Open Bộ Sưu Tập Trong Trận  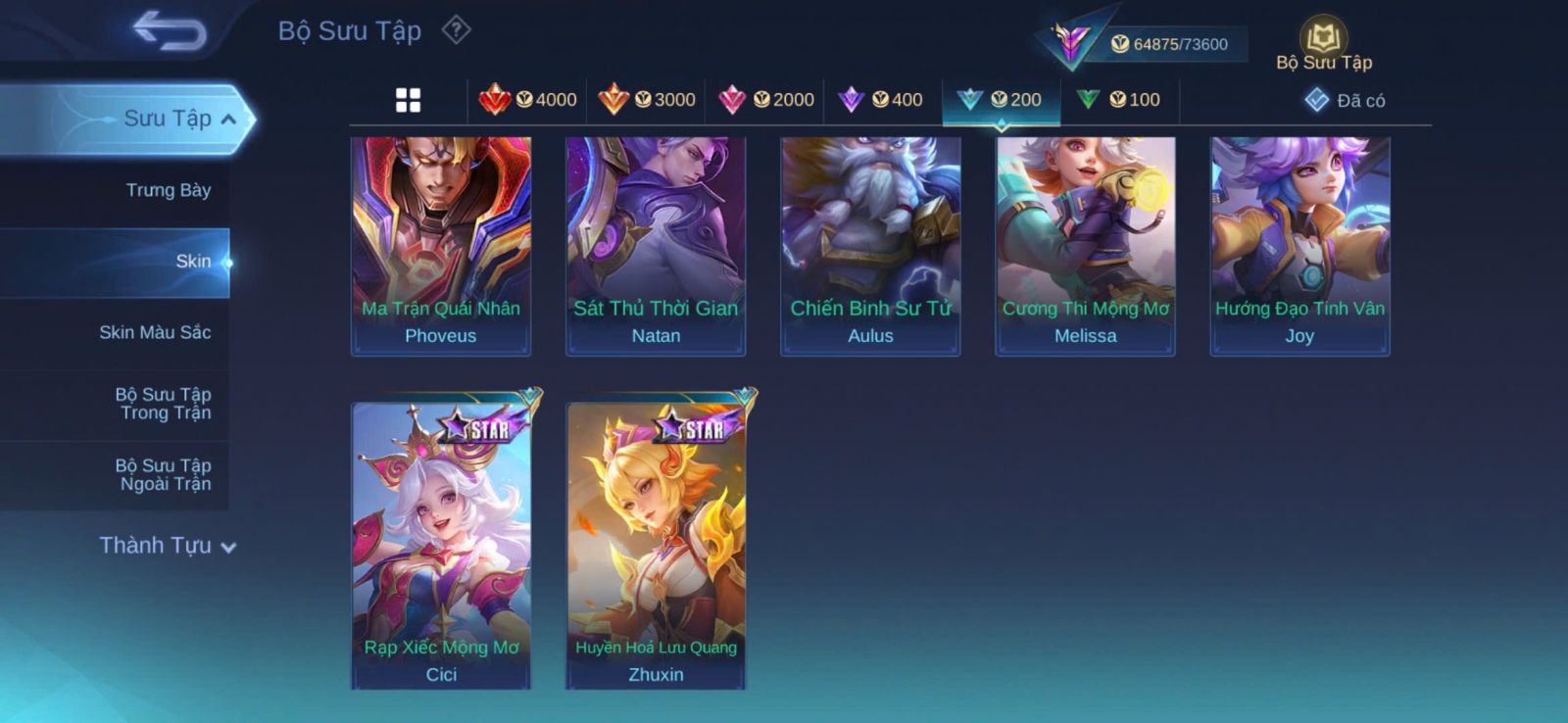(x=163, y=404)
